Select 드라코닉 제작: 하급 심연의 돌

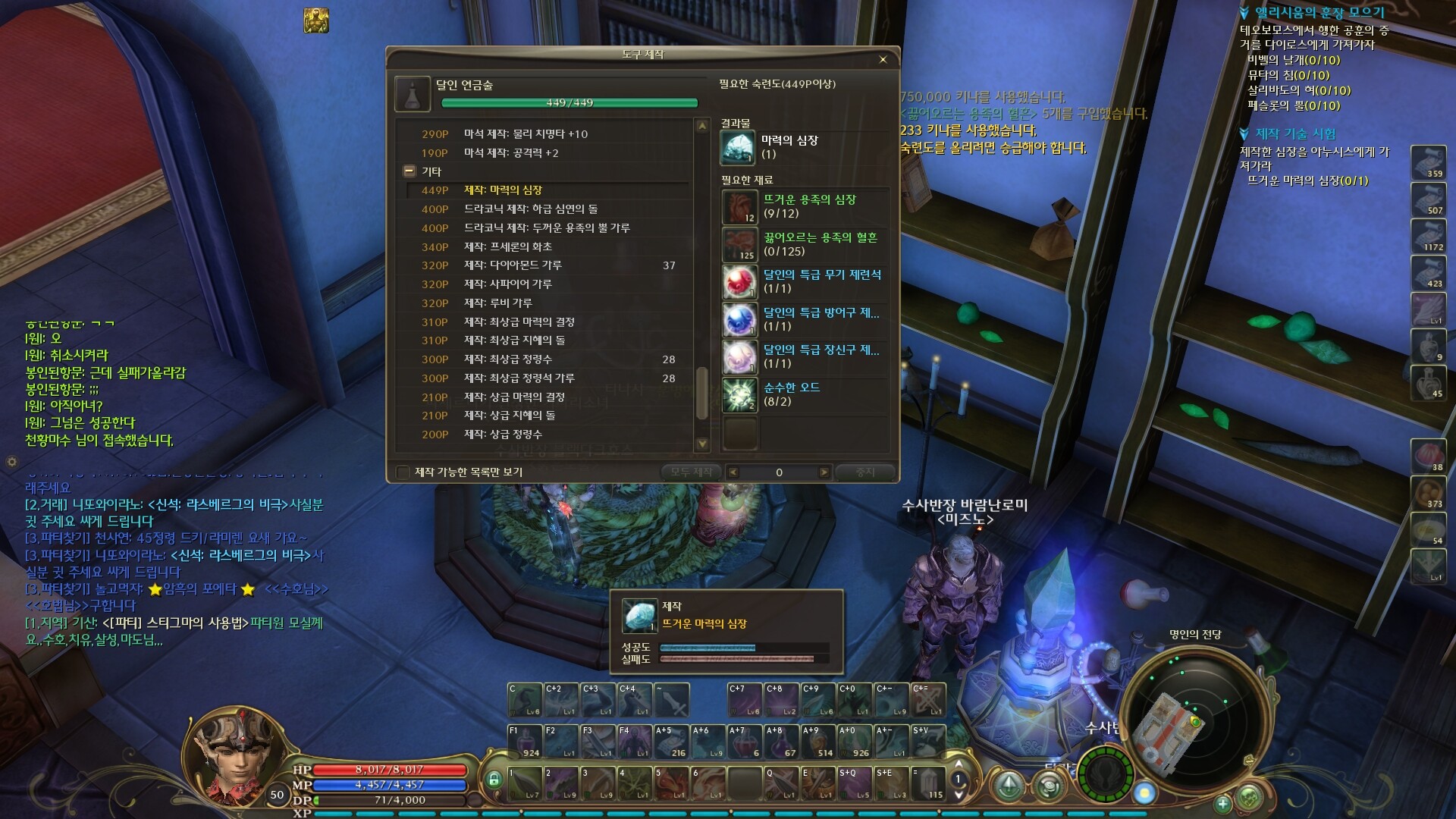coord(531,209)
